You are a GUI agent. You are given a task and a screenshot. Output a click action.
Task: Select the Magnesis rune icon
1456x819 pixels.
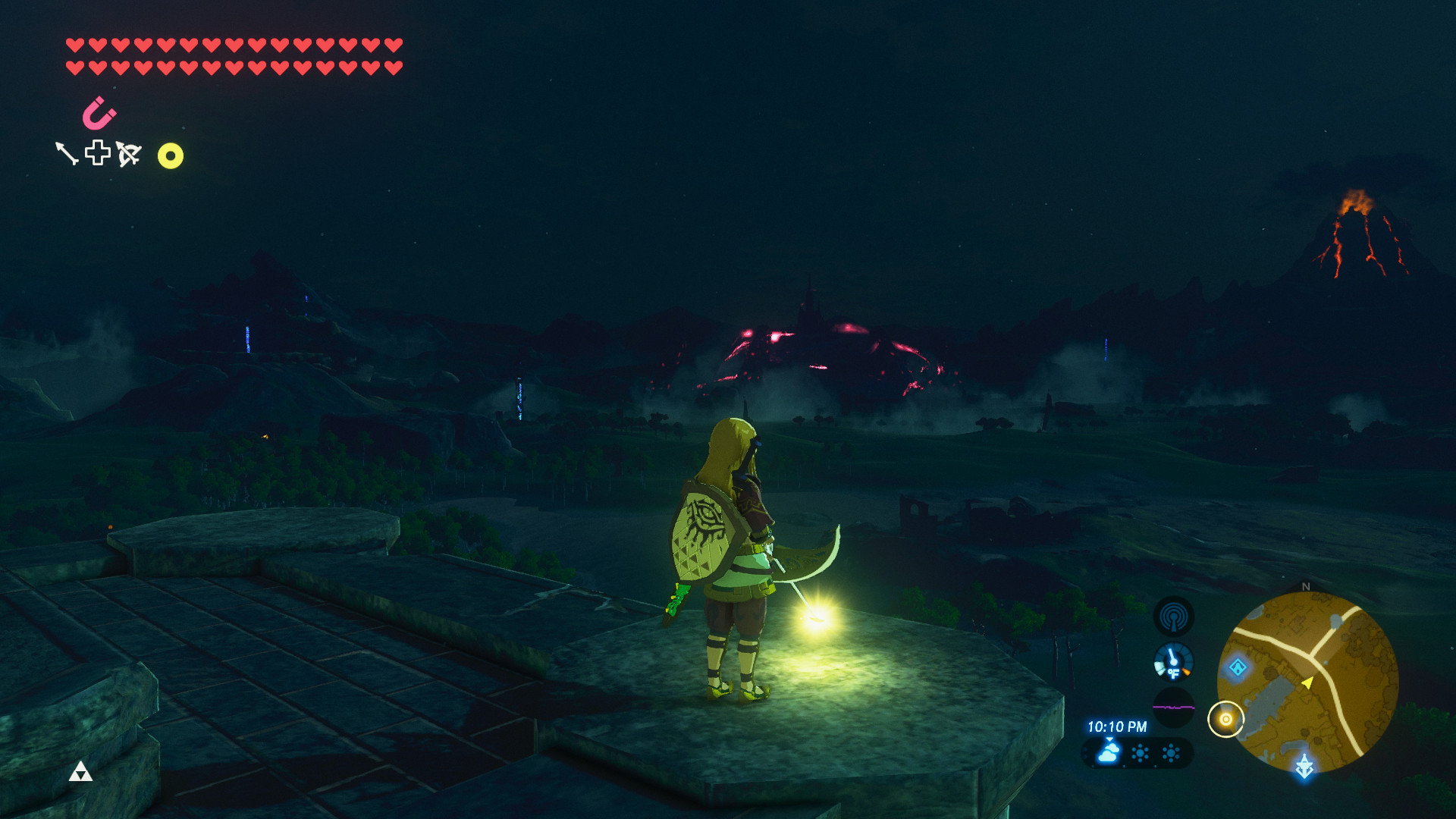pos(99,115)
